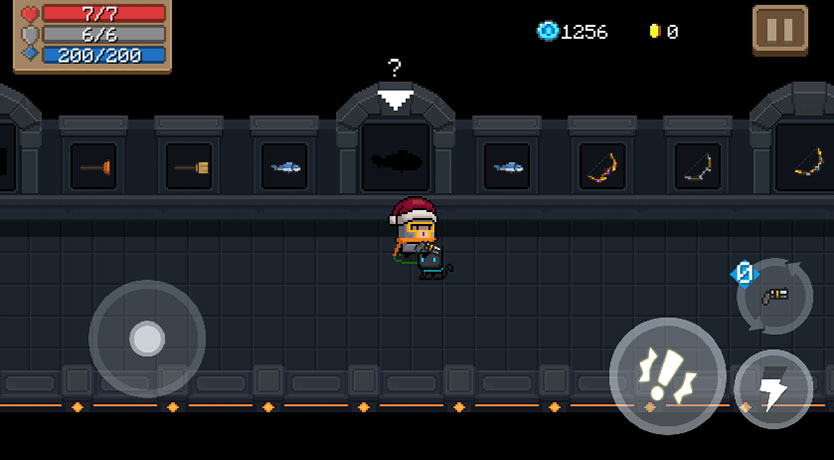
Task: Pause the game with the pause button
Action: 780,31
